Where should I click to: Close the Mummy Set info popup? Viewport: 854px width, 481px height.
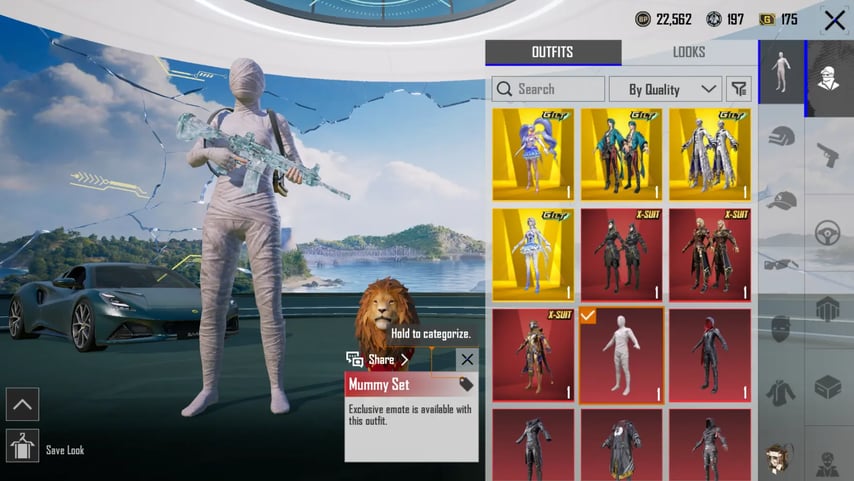click(x=467, y=359)
